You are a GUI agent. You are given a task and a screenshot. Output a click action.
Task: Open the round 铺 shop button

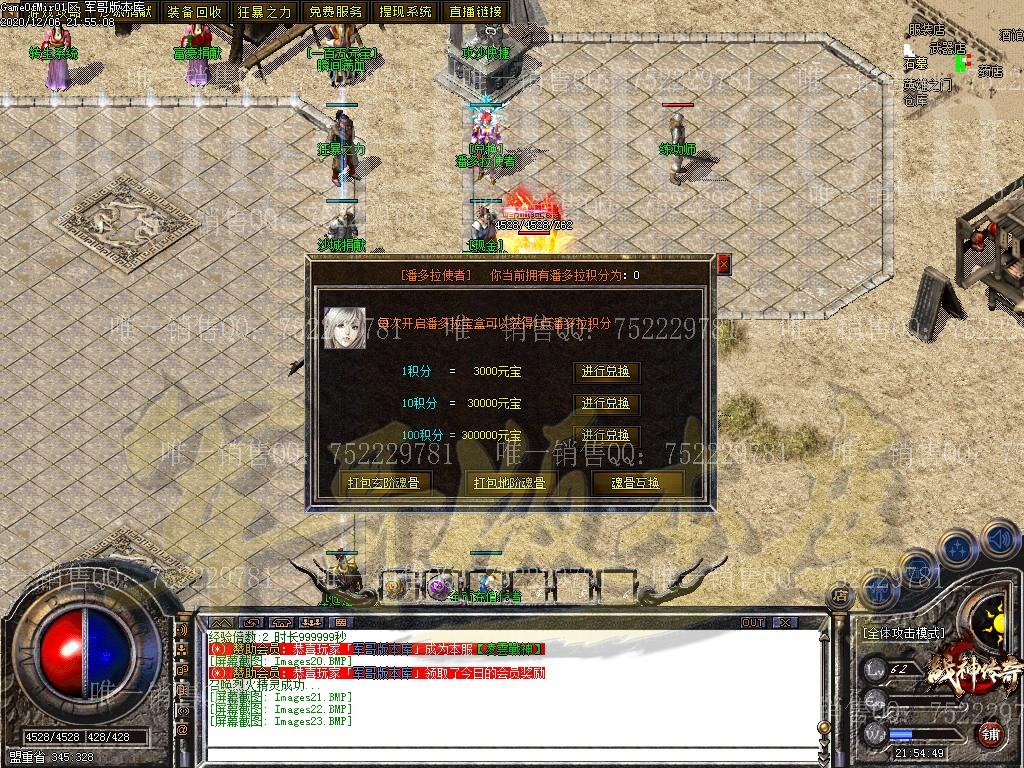[x=990, y=735]
